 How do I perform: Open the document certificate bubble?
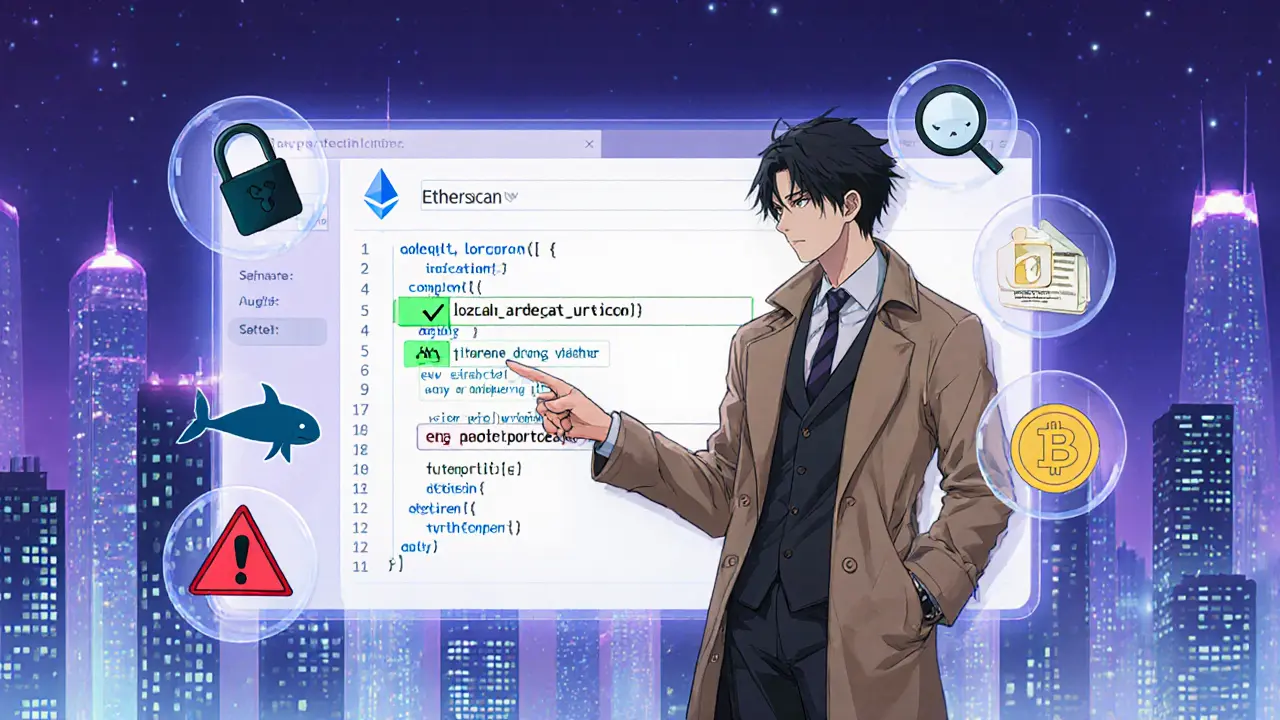pyautogui.click(x=1042, y=265)
